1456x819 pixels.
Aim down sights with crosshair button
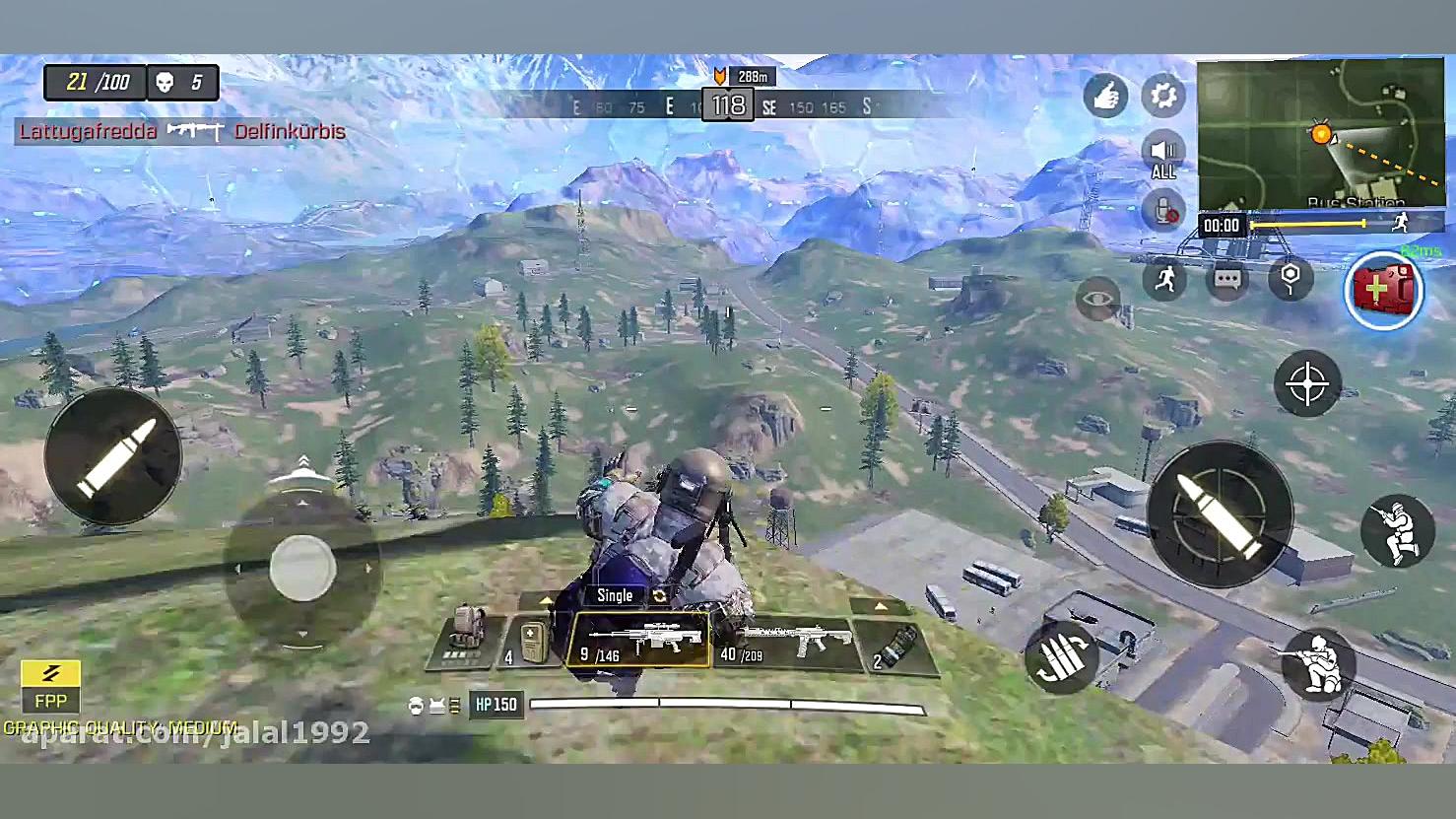click(x=1307, y=383)
